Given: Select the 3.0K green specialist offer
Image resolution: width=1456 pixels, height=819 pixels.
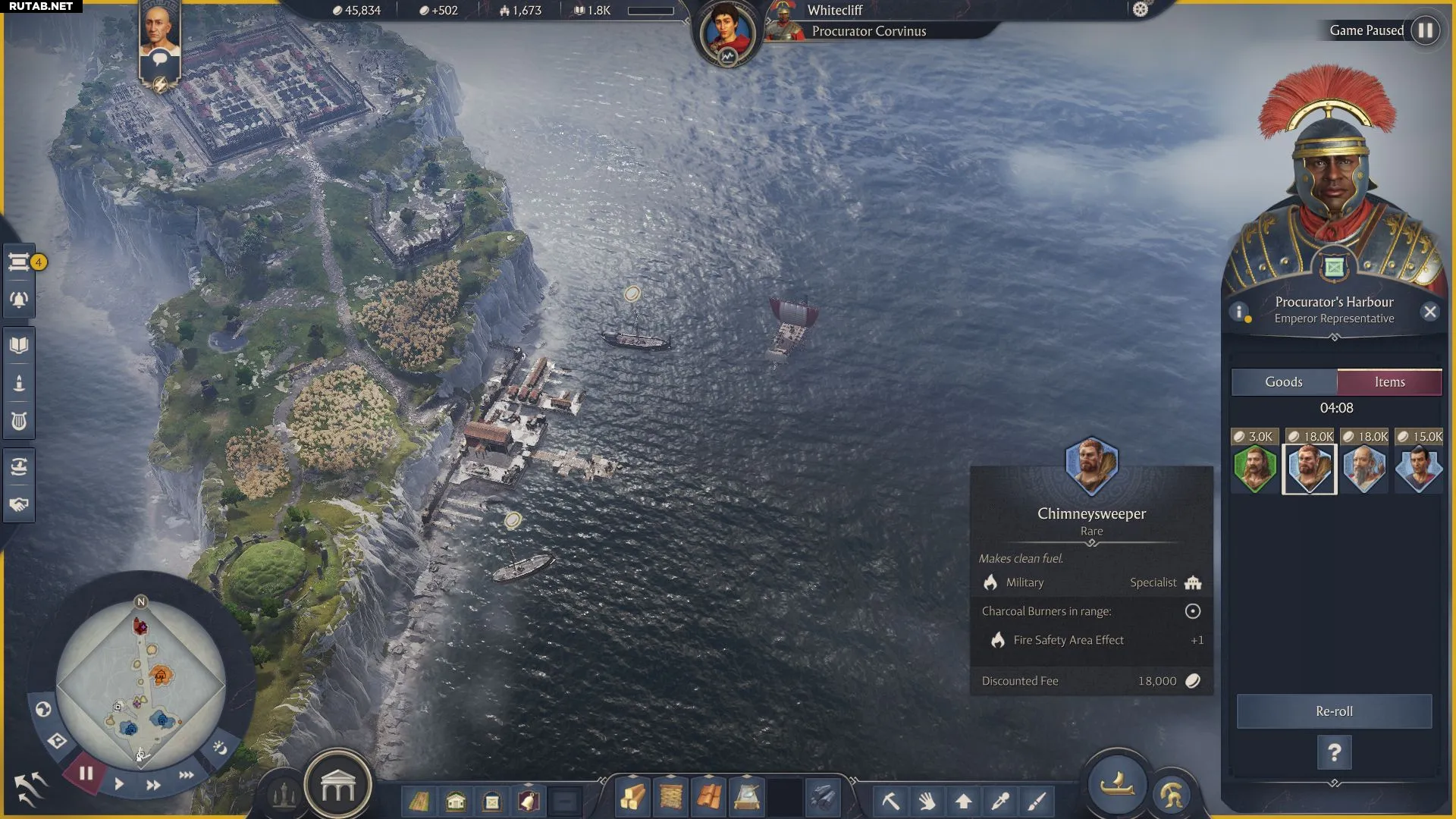Looking at the screenshot, I should pos(1255,467).
